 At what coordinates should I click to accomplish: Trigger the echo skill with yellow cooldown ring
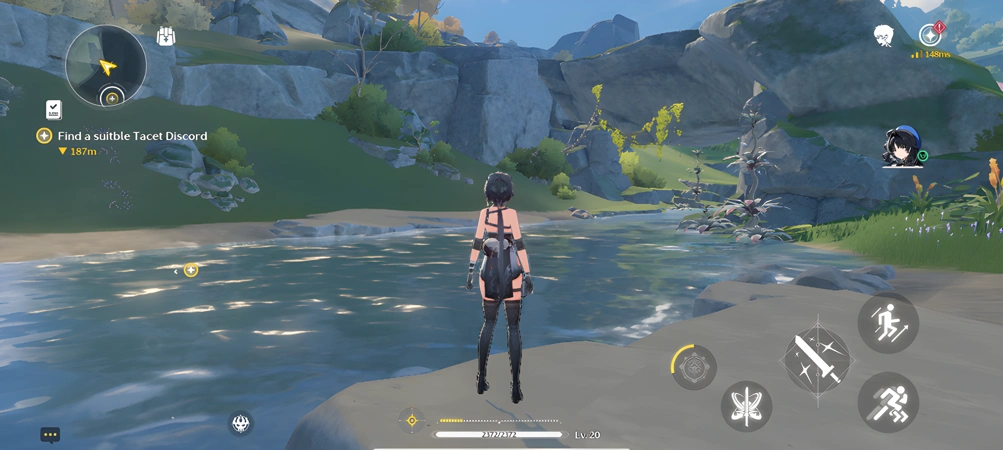693,367
